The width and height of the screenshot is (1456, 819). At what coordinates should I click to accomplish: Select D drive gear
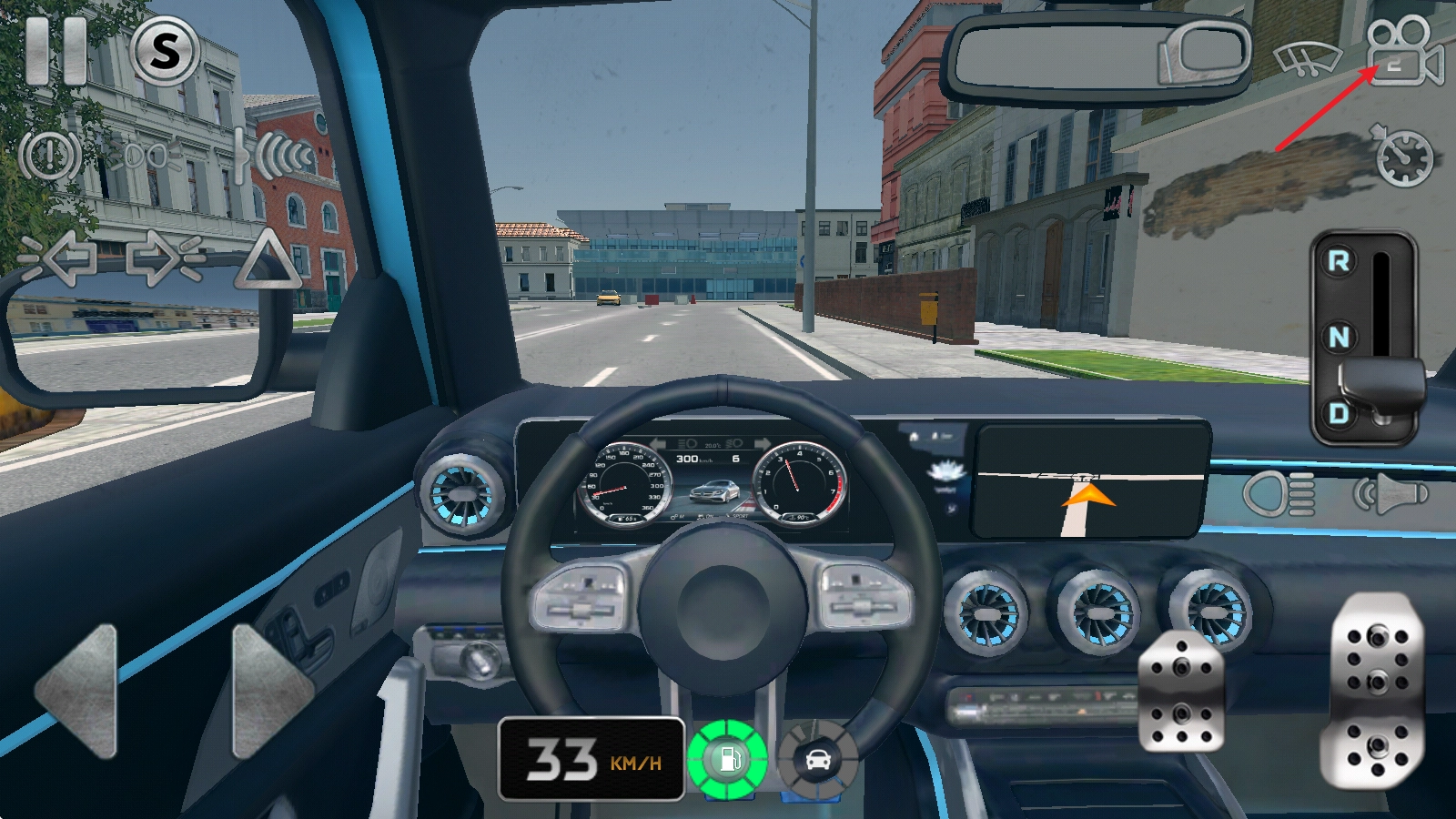(x=1339, y=414)
